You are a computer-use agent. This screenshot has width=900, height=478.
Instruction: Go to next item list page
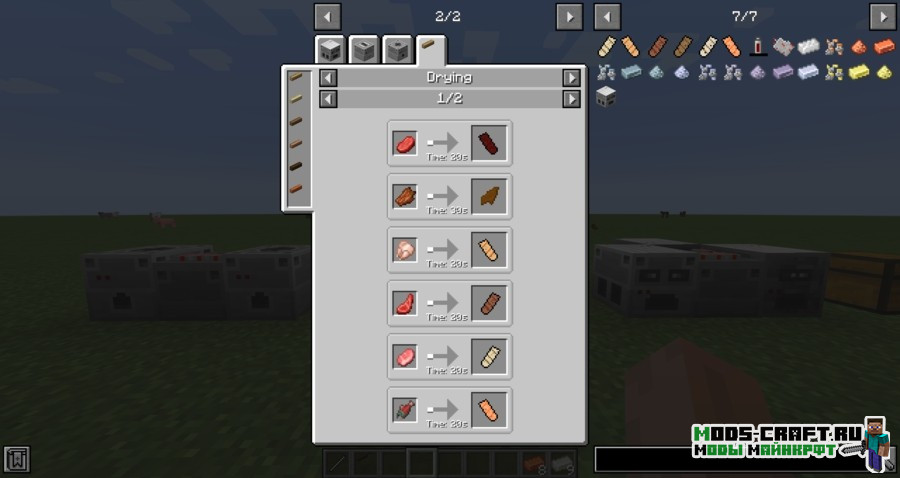[882, 17]
